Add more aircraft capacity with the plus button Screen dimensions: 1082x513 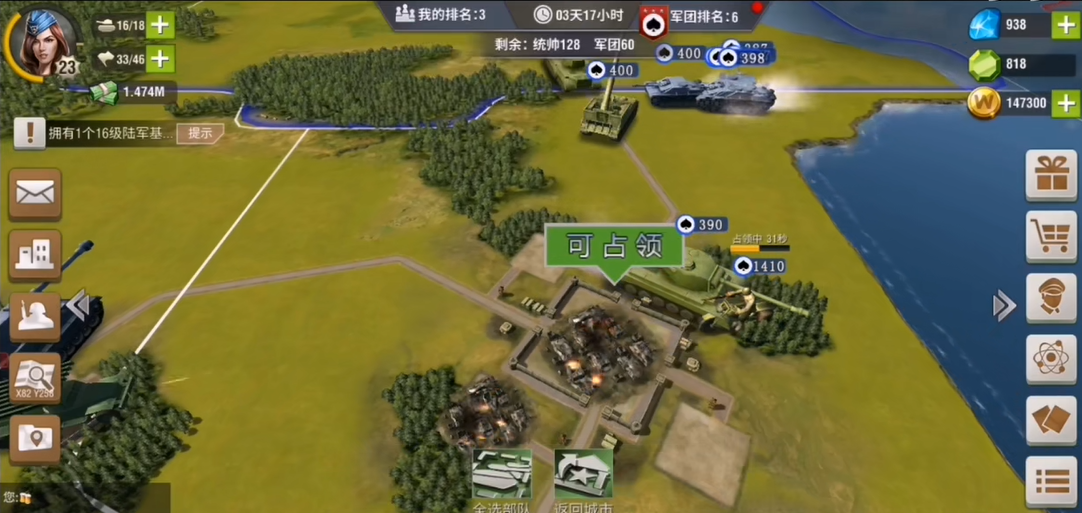(x=160, y=58)
